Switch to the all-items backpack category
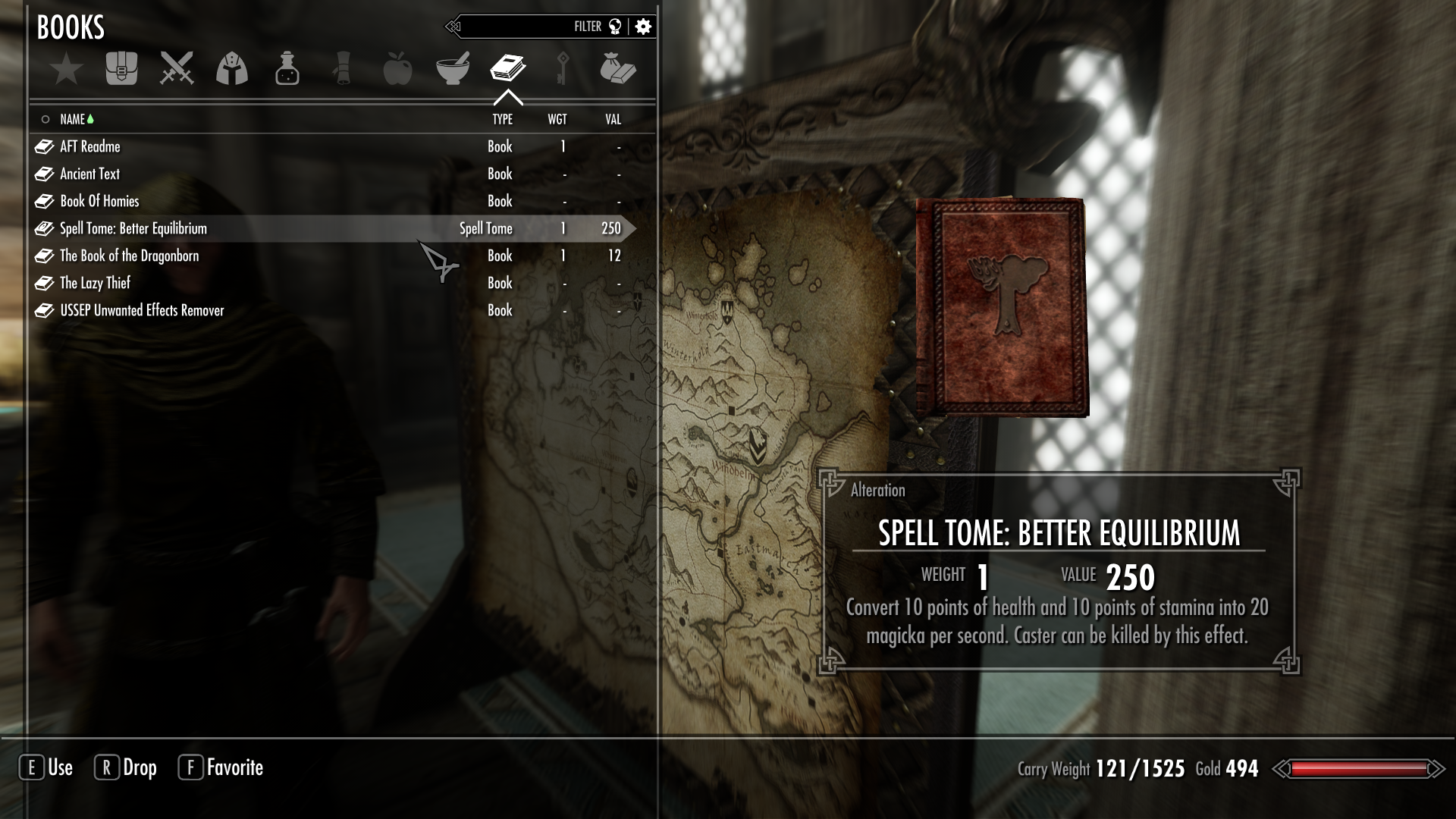Image resolution: width=1456 pixels, height=819 pixels. (x=121, y=69)
